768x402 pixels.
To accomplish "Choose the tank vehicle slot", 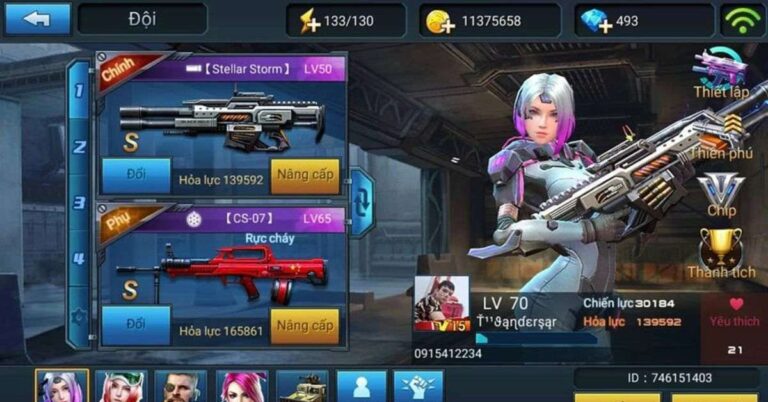I will click(x=302, y=387).
